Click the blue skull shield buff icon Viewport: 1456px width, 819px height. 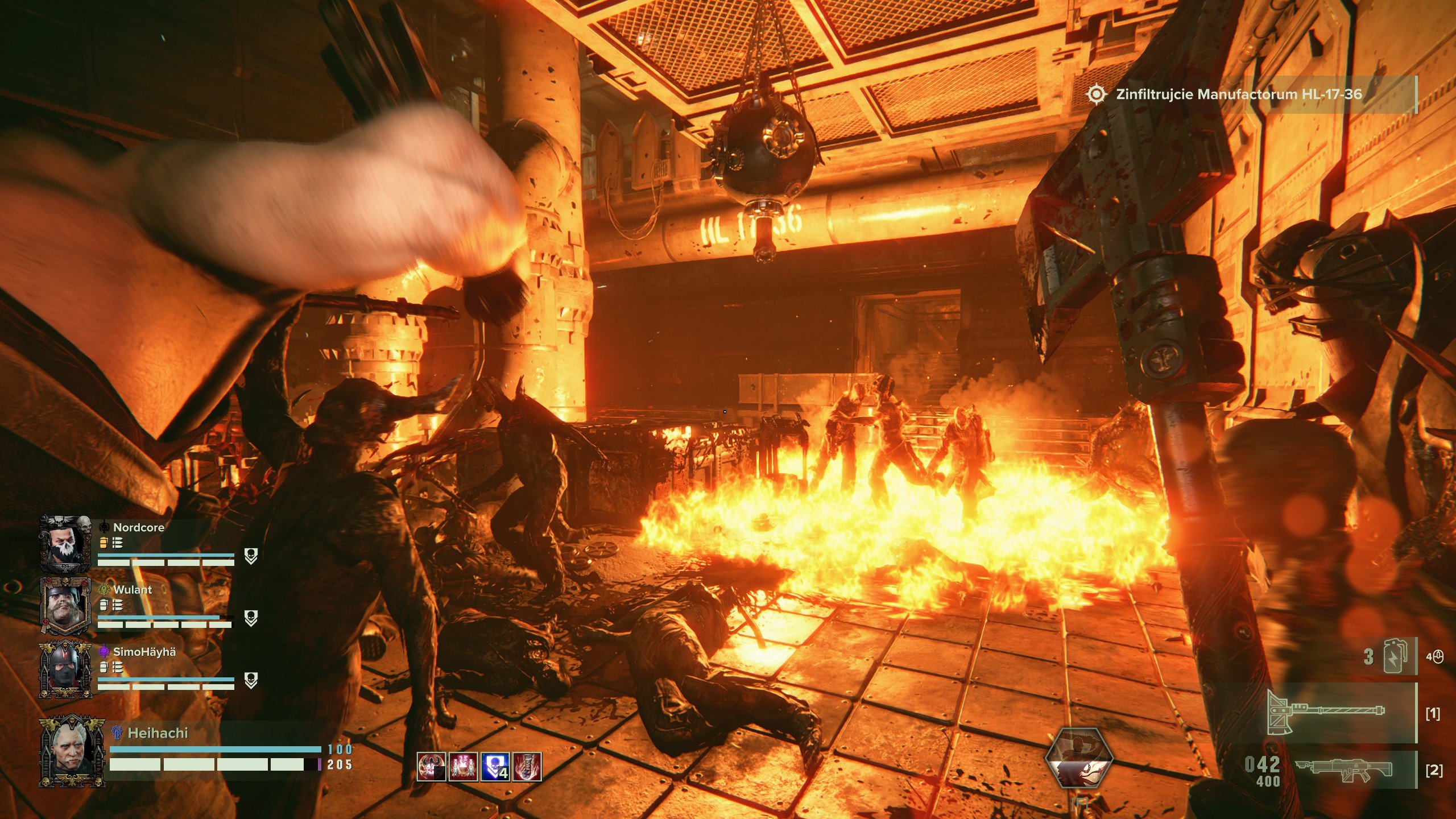[x=495, y=767]
